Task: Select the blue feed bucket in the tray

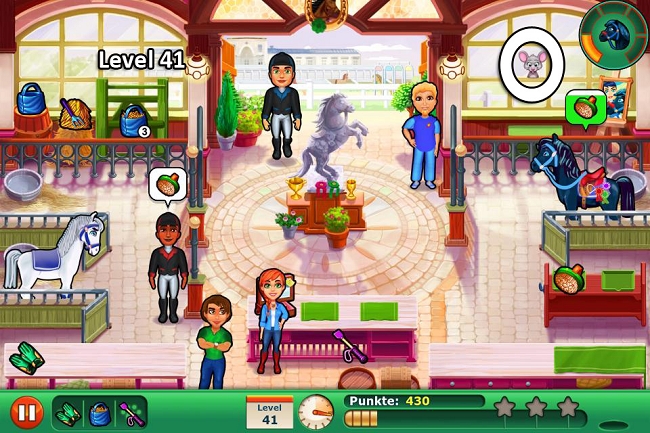Action: pyautogui.click(x=99, y=411)
